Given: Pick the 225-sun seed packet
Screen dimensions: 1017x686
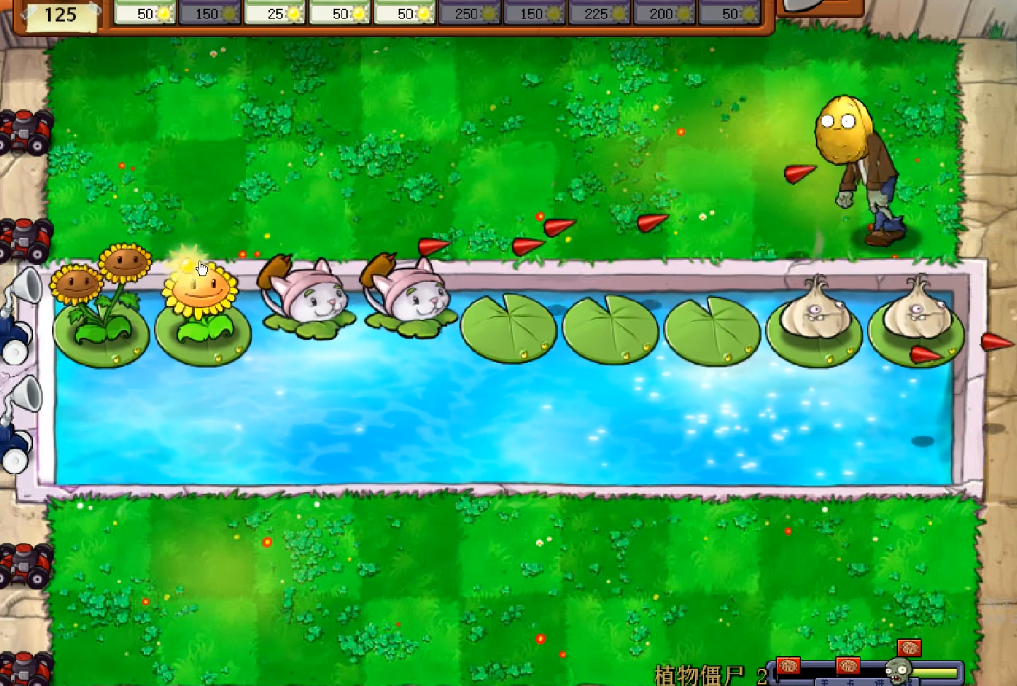Looking at the screenshot, I should (x=600, y=12).
